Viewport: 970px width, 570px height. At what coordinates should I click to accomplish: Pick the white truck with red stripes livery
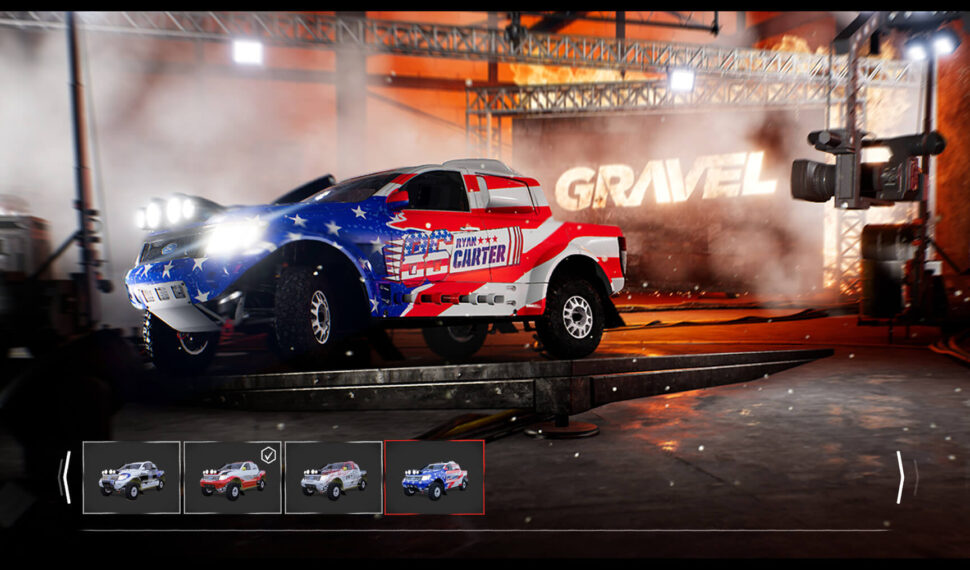(x=334, y=478)
